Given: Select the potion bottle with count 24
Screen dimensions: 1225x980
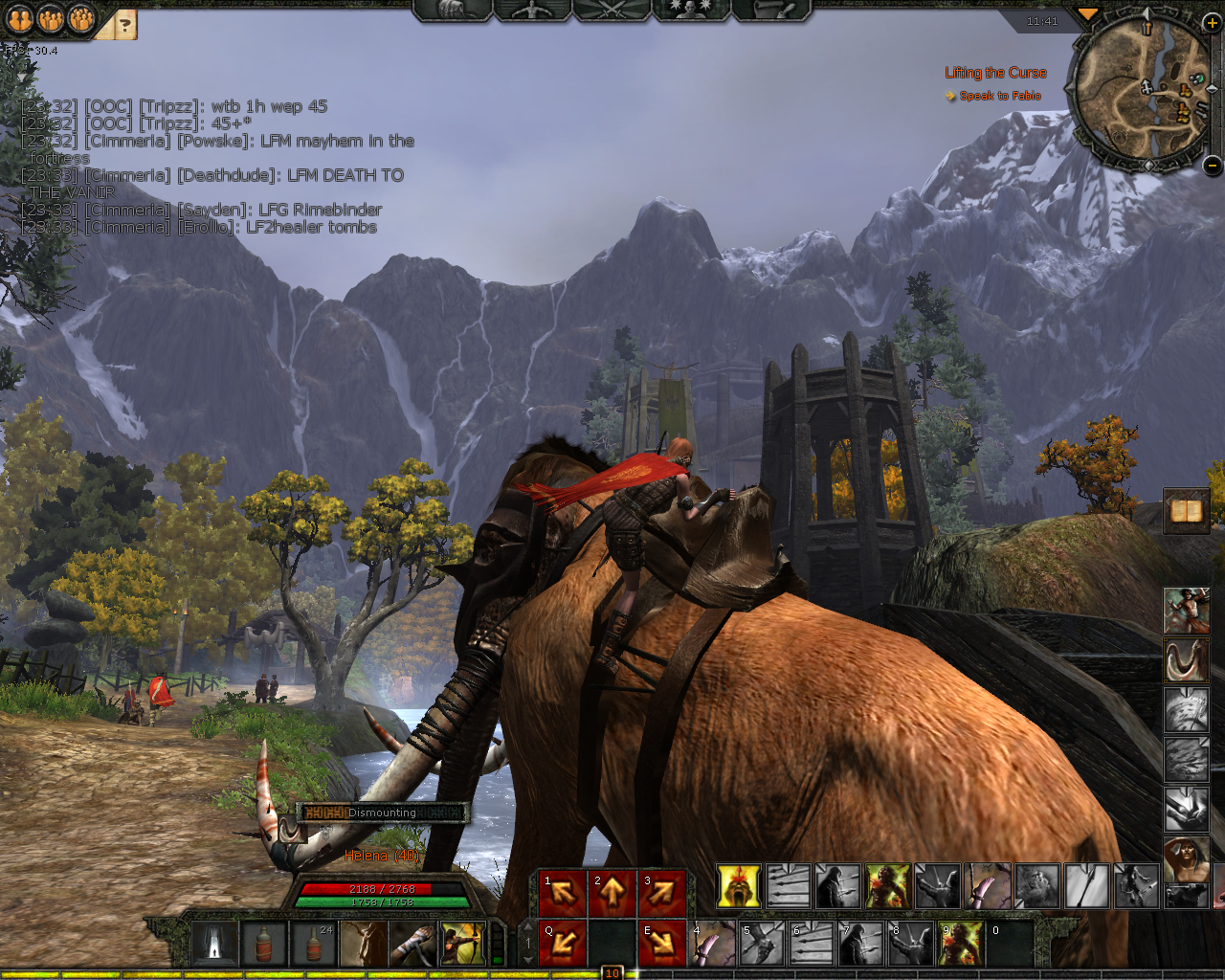Looking at the screenshot, I should [314, 945].
